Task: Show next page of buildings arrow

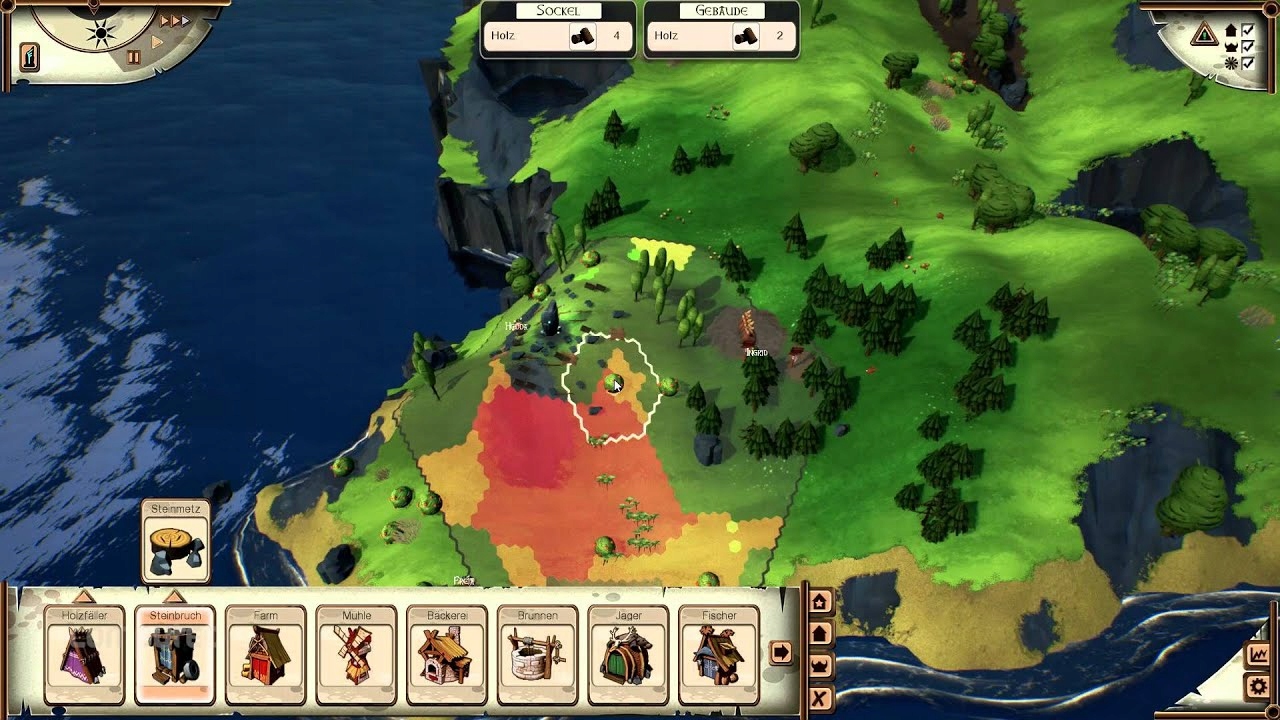Action: (x=780, y=653)
